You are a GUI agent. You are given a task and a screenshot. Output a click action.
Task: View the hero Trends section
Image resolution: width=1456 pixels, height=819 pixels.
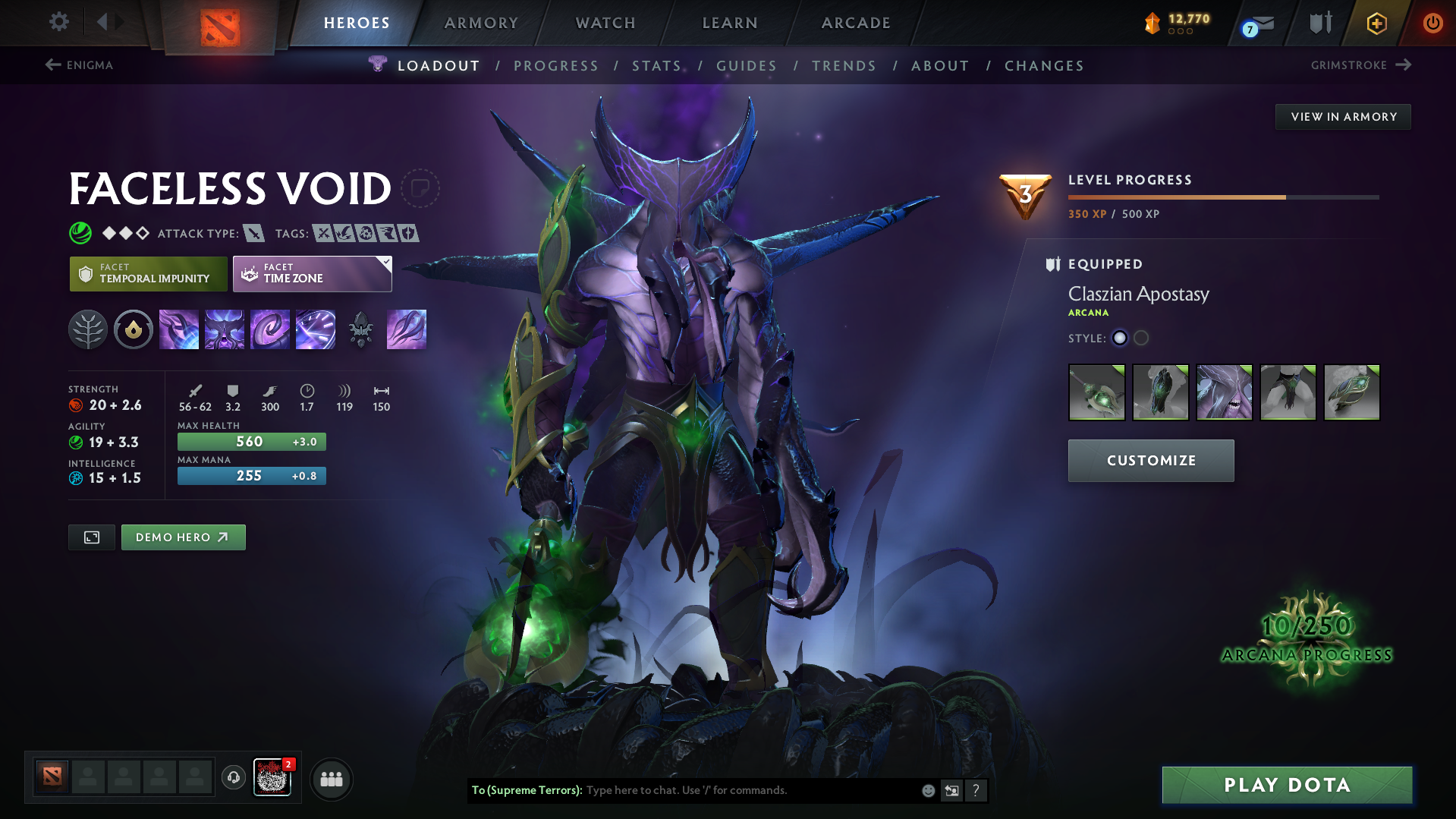tap(844, 66)
